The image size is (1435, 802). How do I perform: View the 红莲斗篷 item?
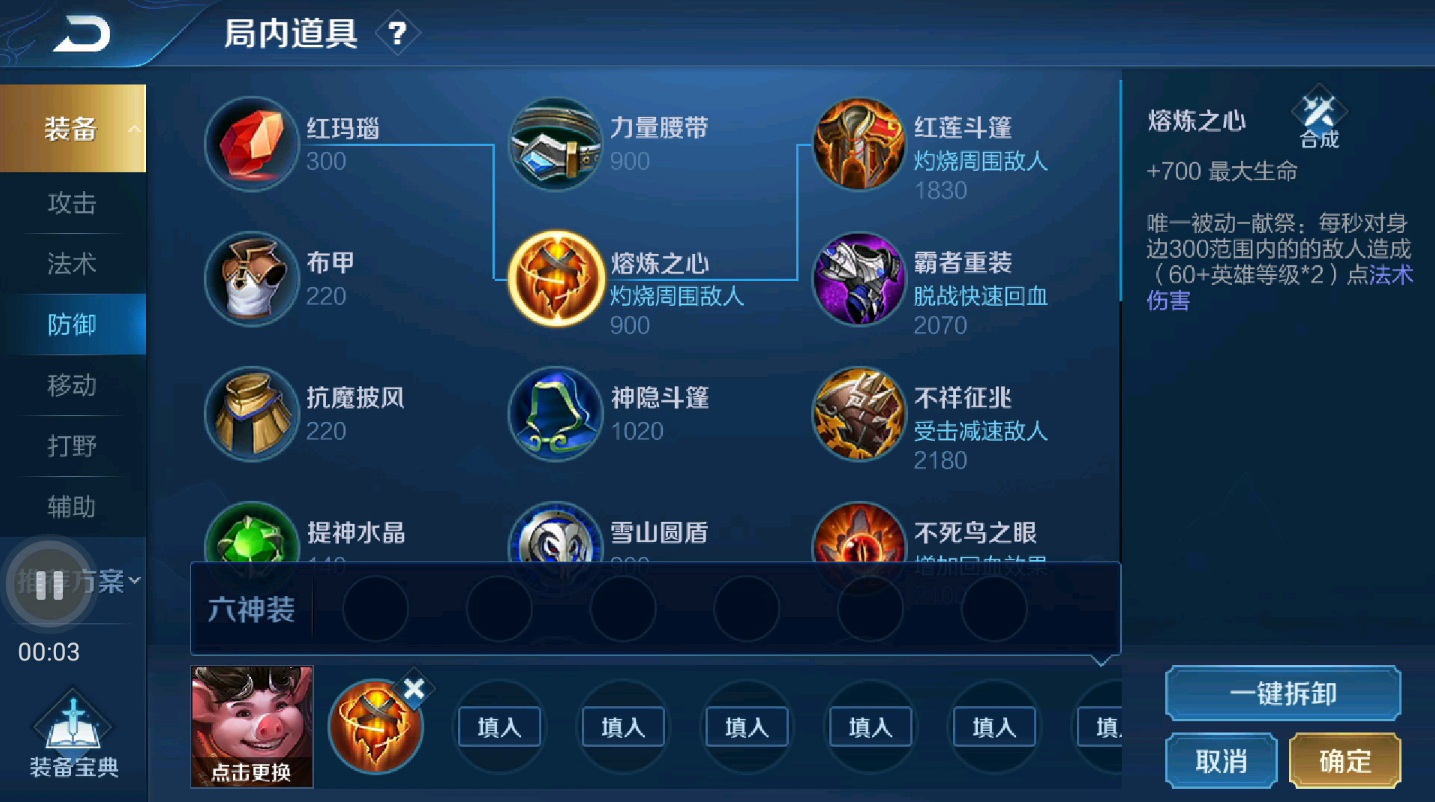[x=859, y=143]
